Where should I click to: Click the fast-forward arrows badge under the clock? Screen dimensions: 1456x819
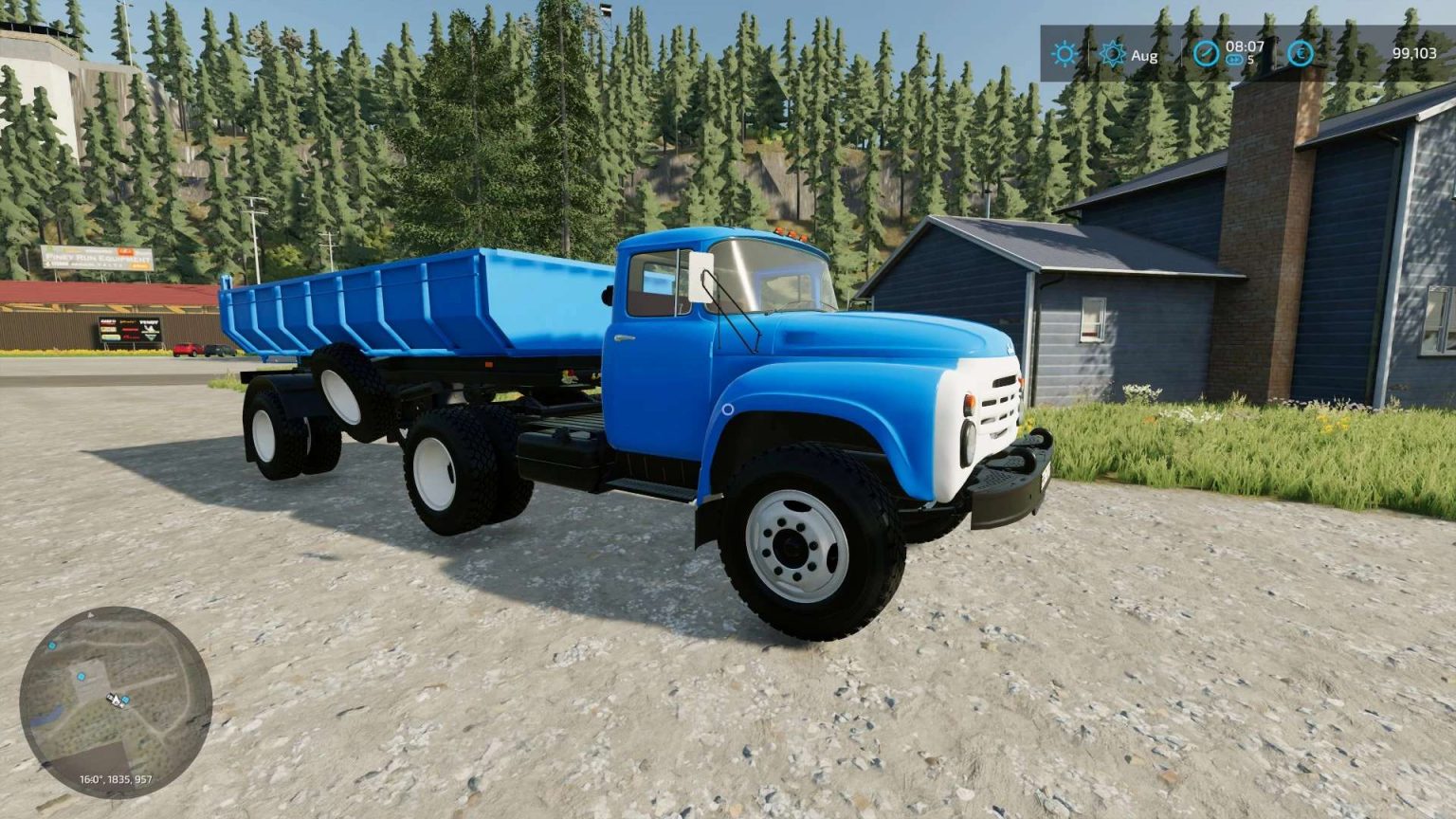click(1234, 60)
